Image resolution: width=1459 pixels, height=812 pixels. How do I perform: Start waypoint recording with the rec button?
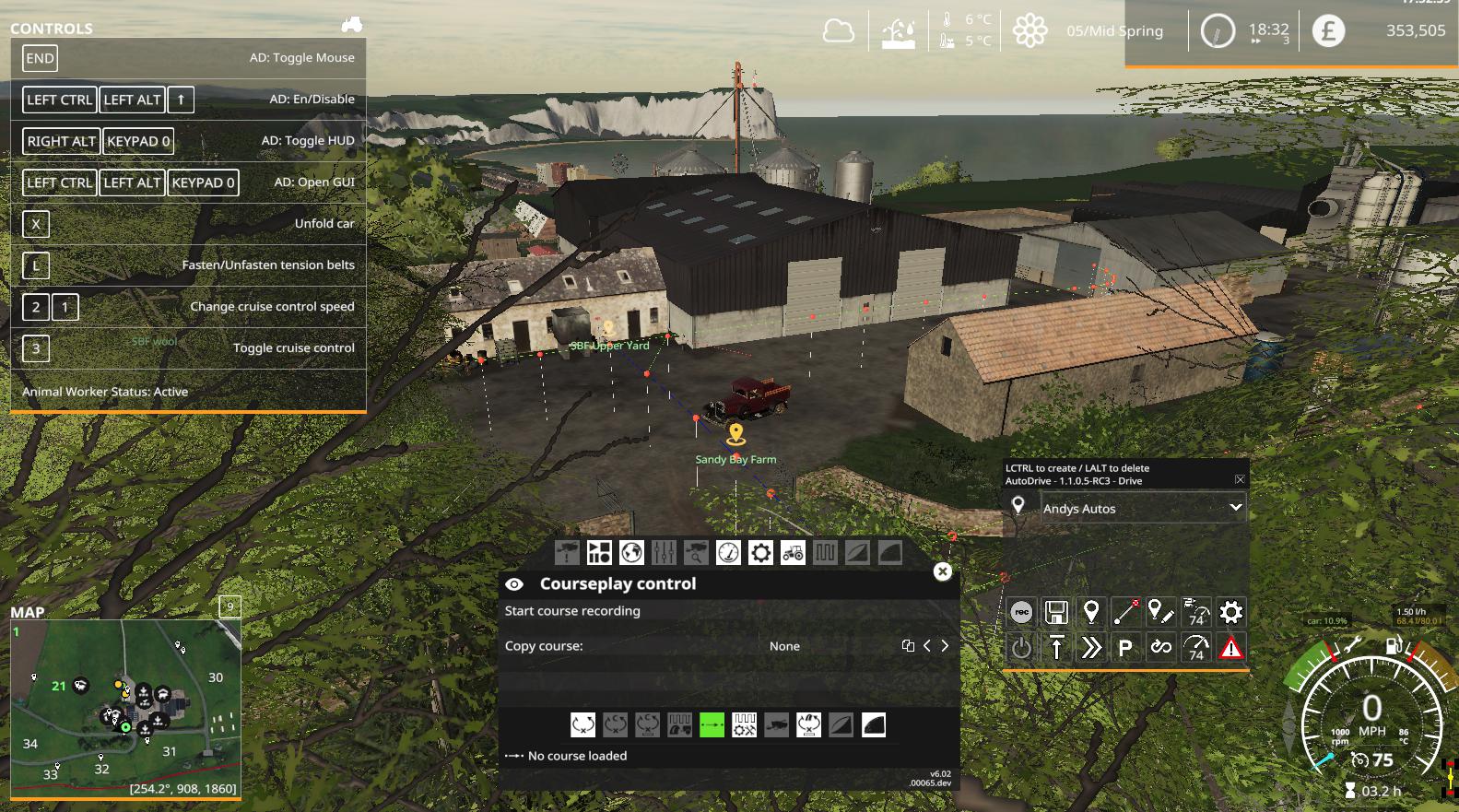point(1022,610)
